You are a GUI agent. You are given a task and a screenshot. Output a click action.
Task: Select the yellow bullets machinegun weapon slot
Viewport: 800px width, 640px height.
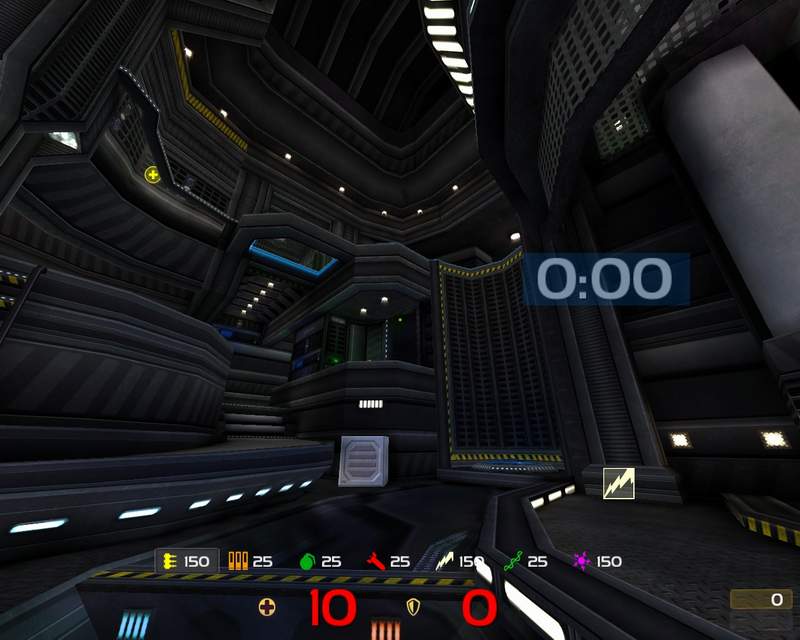pyautogui.click(x=170, y=561)
